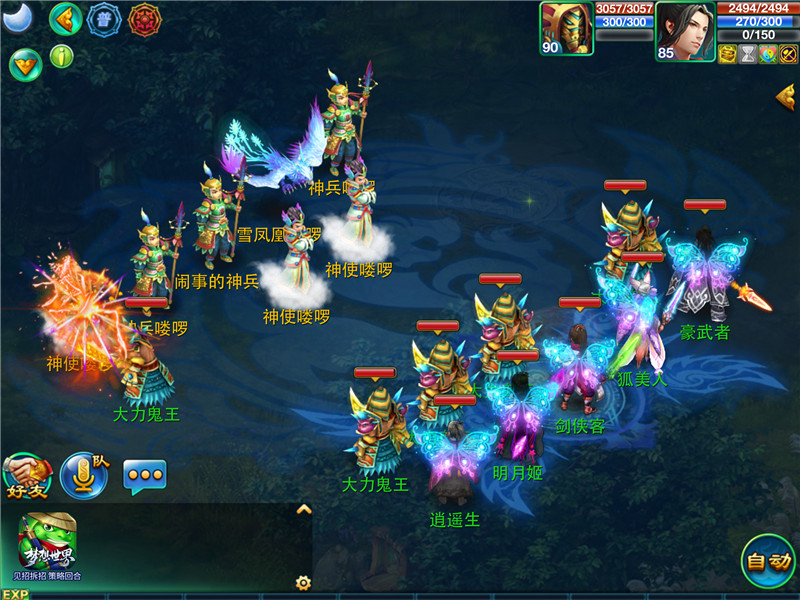Expand the chat panel with the up arrow
800x600 pixels.
tap(304, 509)
